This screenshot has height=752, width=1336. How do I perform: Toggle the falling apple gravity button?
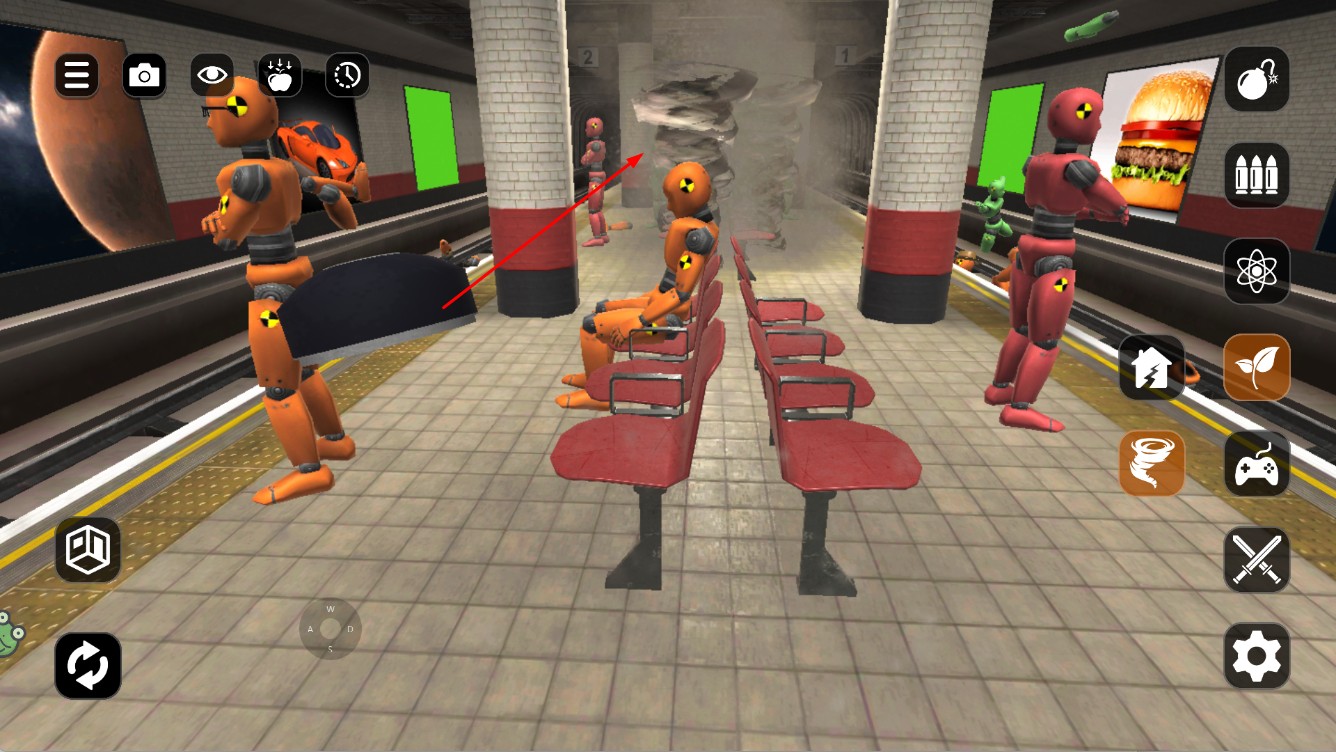point(280,75)
